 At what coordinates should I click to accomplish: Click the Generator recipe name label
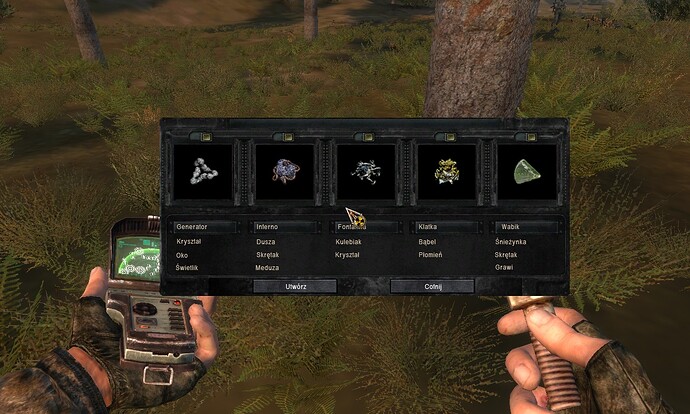(204, 227)
